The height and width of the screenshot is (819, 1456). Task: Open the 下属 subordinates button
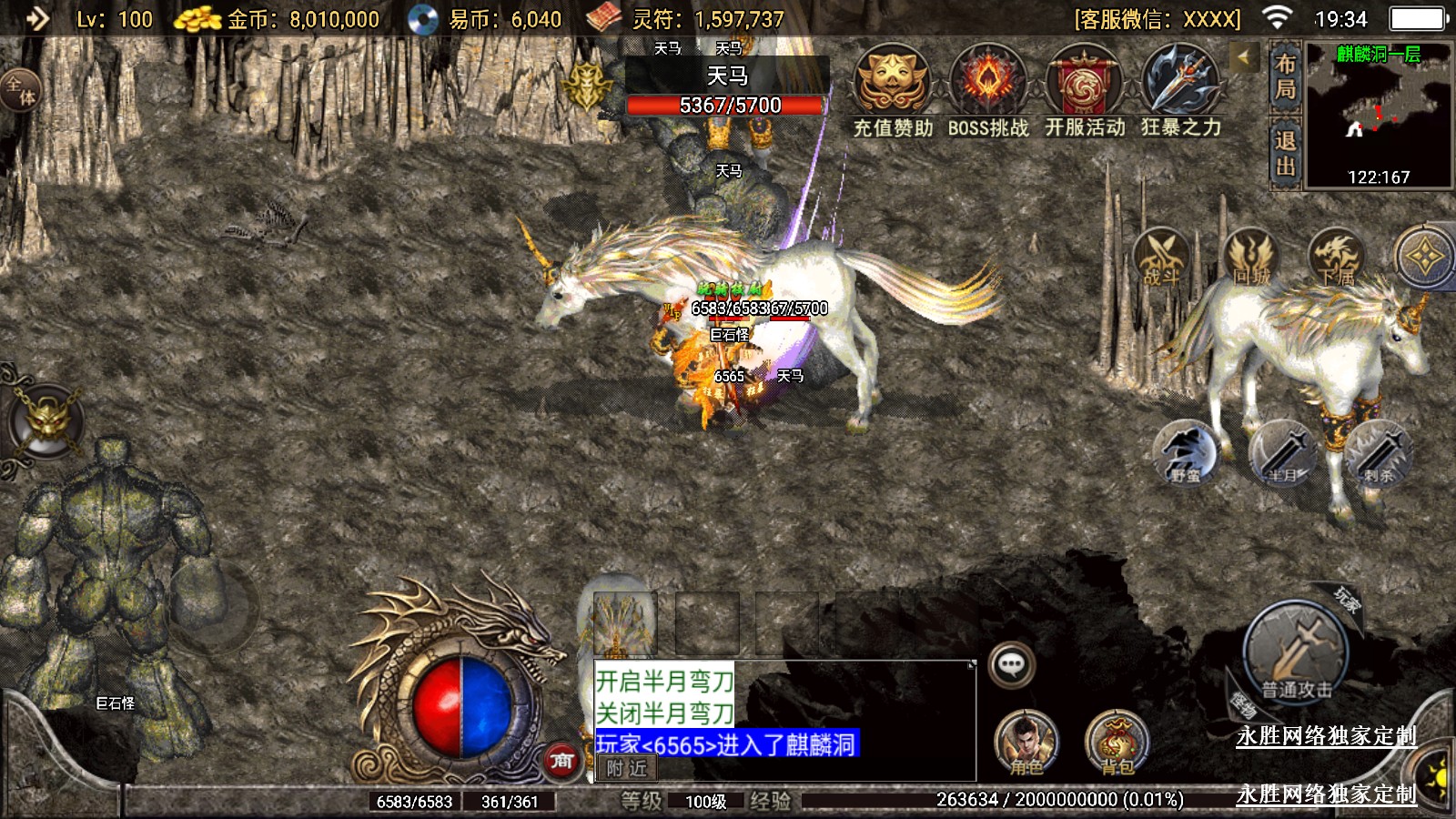coord(1336,258)
